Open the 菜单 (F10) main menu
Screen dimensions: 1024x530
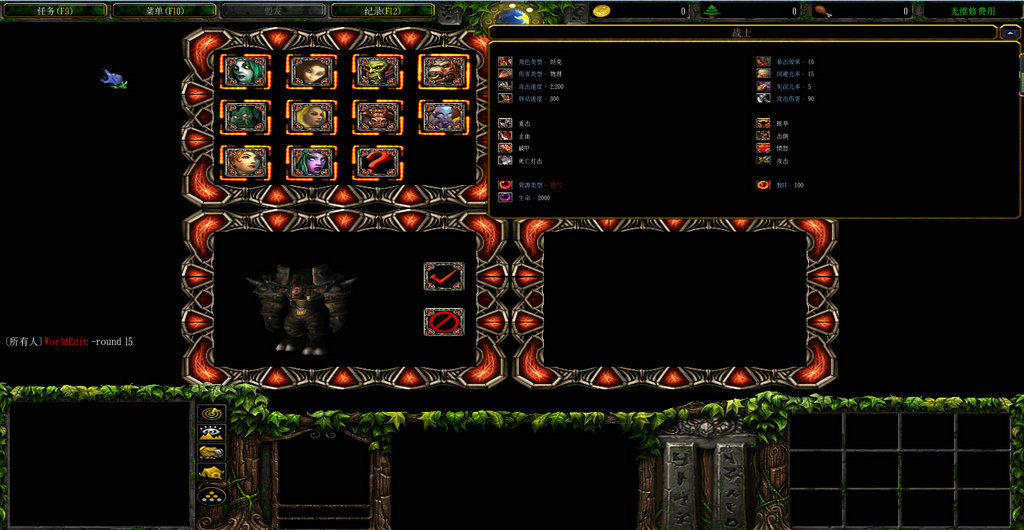coord(163,11)
